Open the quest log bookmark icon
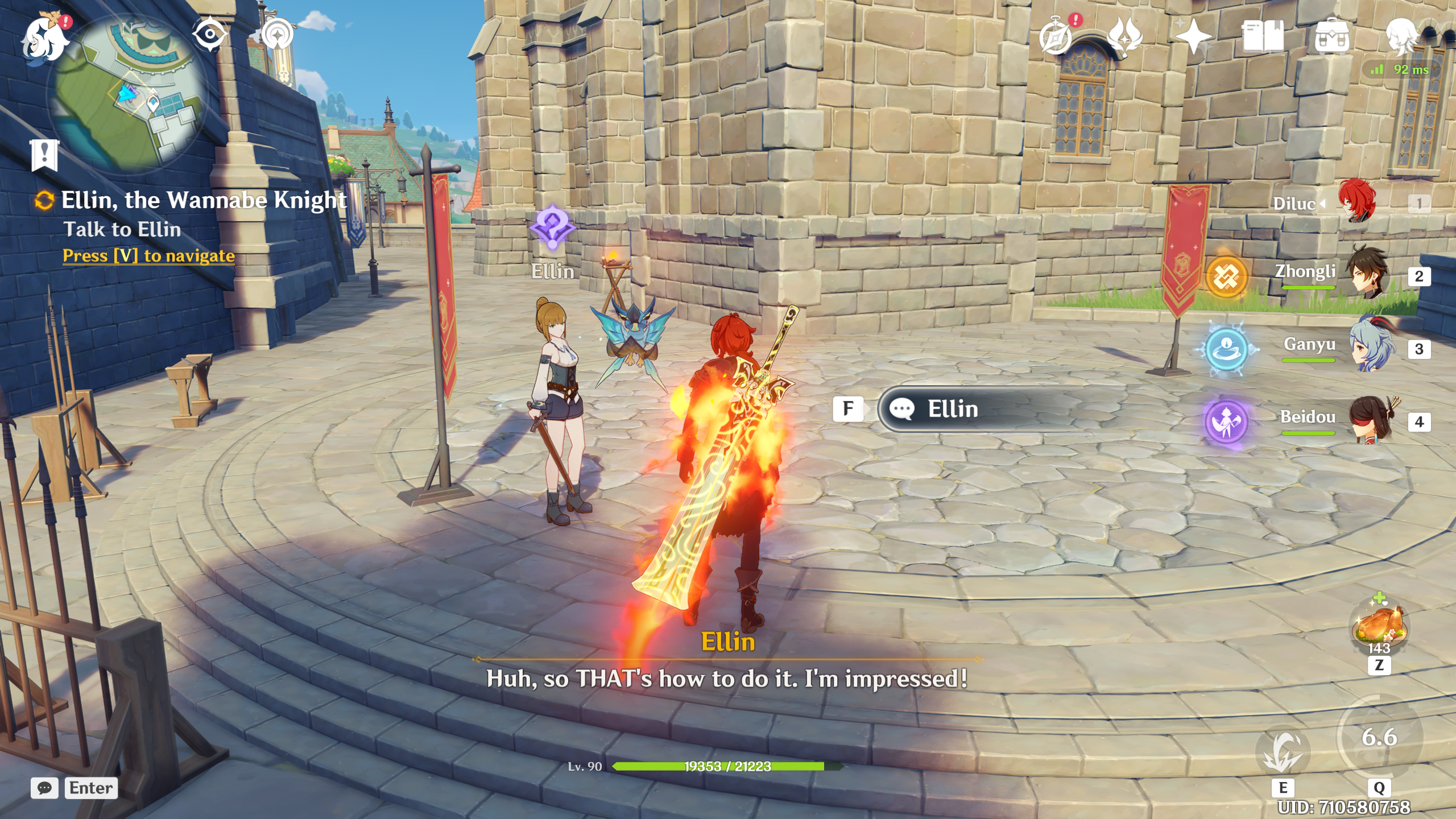This screenshot has width=1456, height=819. (x=44, y=155)
